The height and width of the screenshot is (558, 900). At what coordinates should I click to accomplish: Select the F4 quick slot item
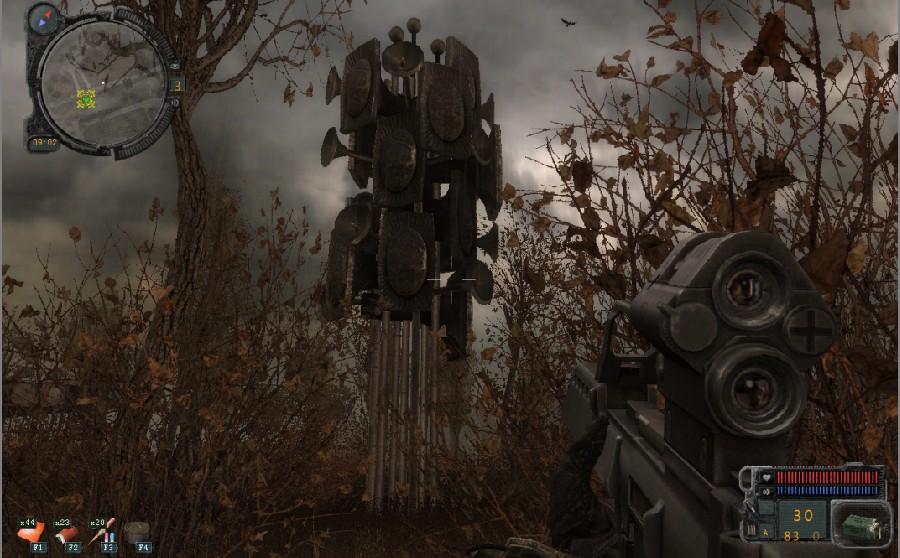(140, 534)
